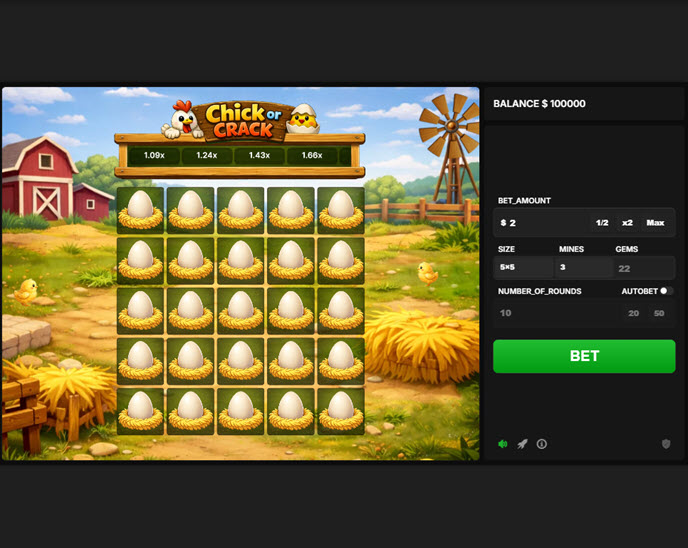Toggle the Autobet switch
Image resolution: width=688 pixels, height=548 pixels.
pyautogui.click(x=665, y=291)
